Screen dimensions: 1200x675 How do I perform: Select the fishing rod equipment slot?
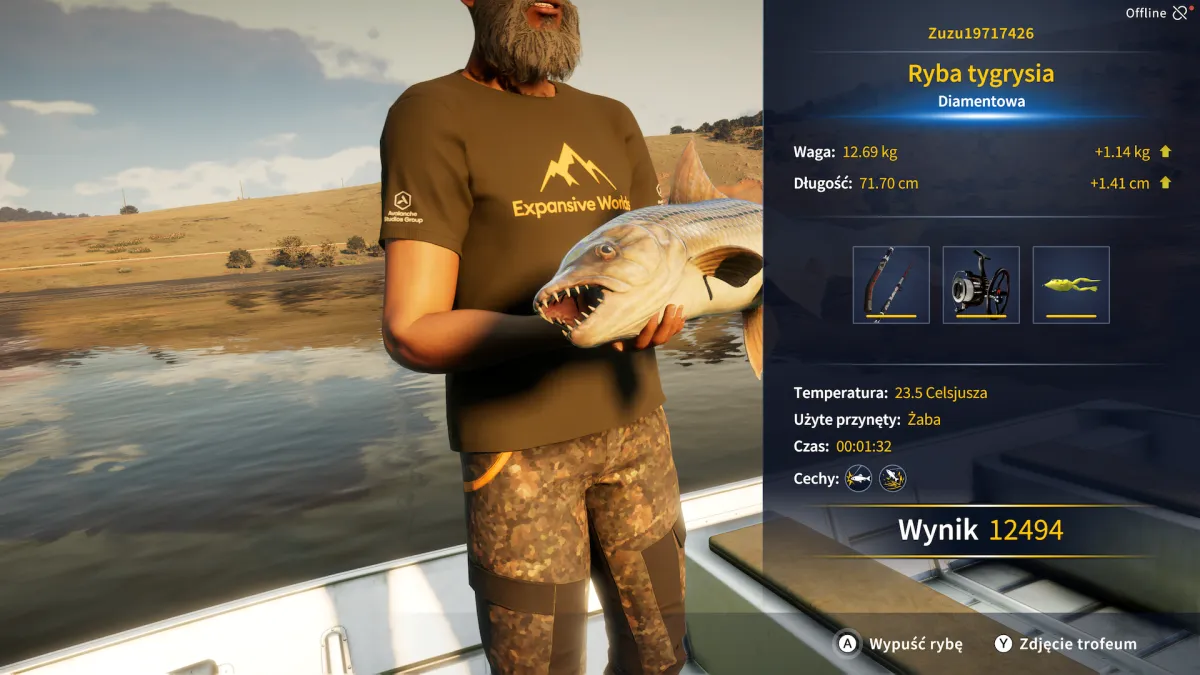891,285
